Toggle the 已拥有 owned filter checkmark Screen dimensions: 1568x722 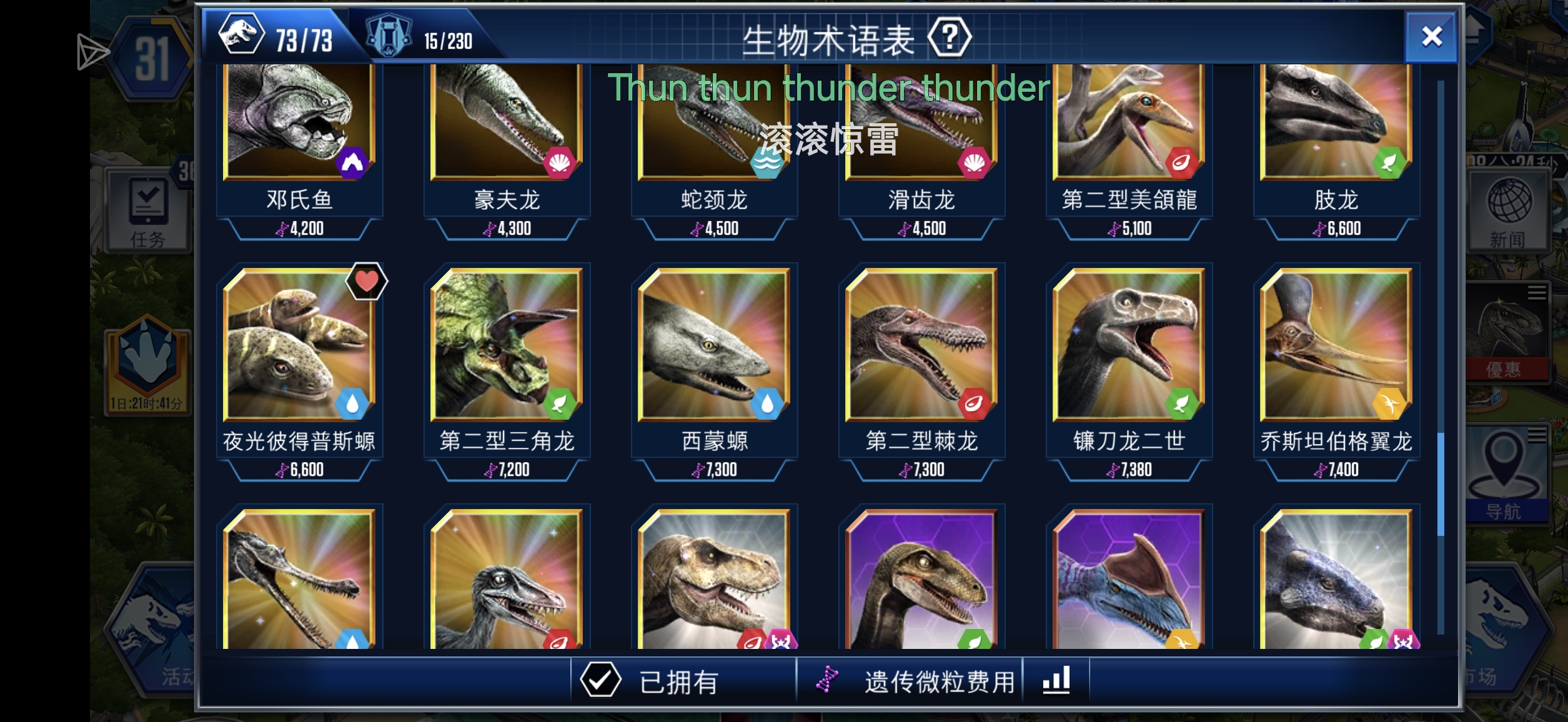(x=602, y=680)
